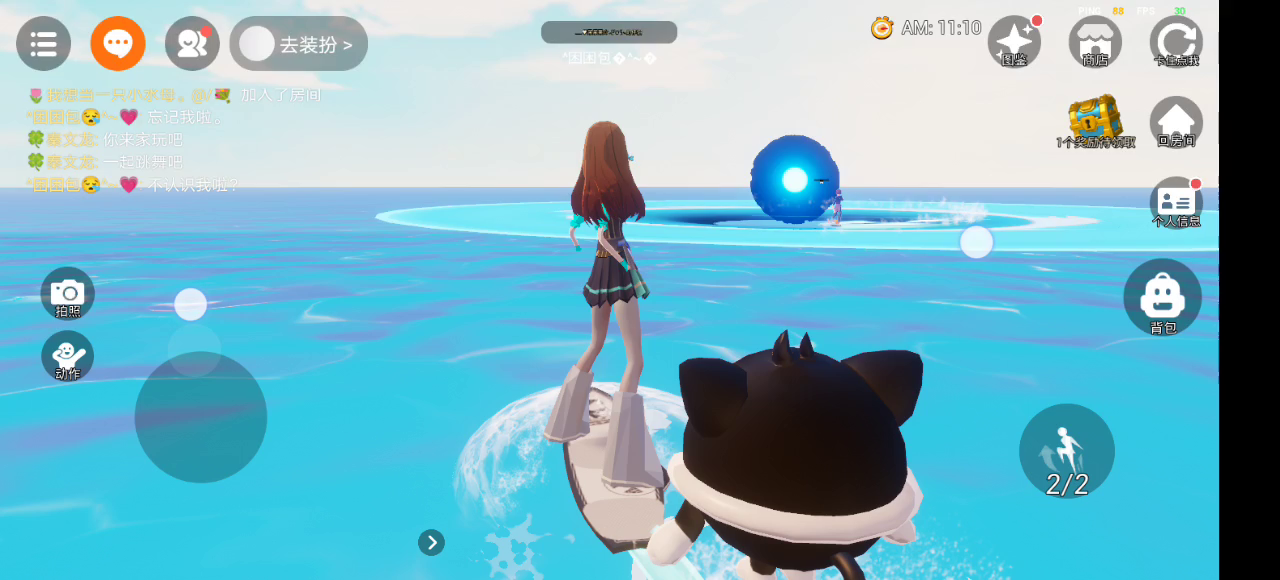
Task: Expand the arrow panel at bottom
Action: tap(431, 542)
